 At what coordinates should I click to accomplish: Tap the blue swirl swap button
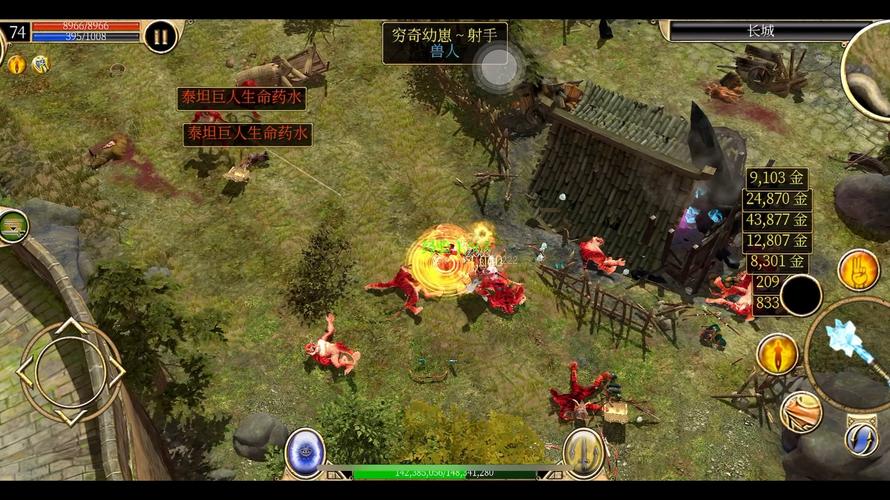[x=860, y=437]
